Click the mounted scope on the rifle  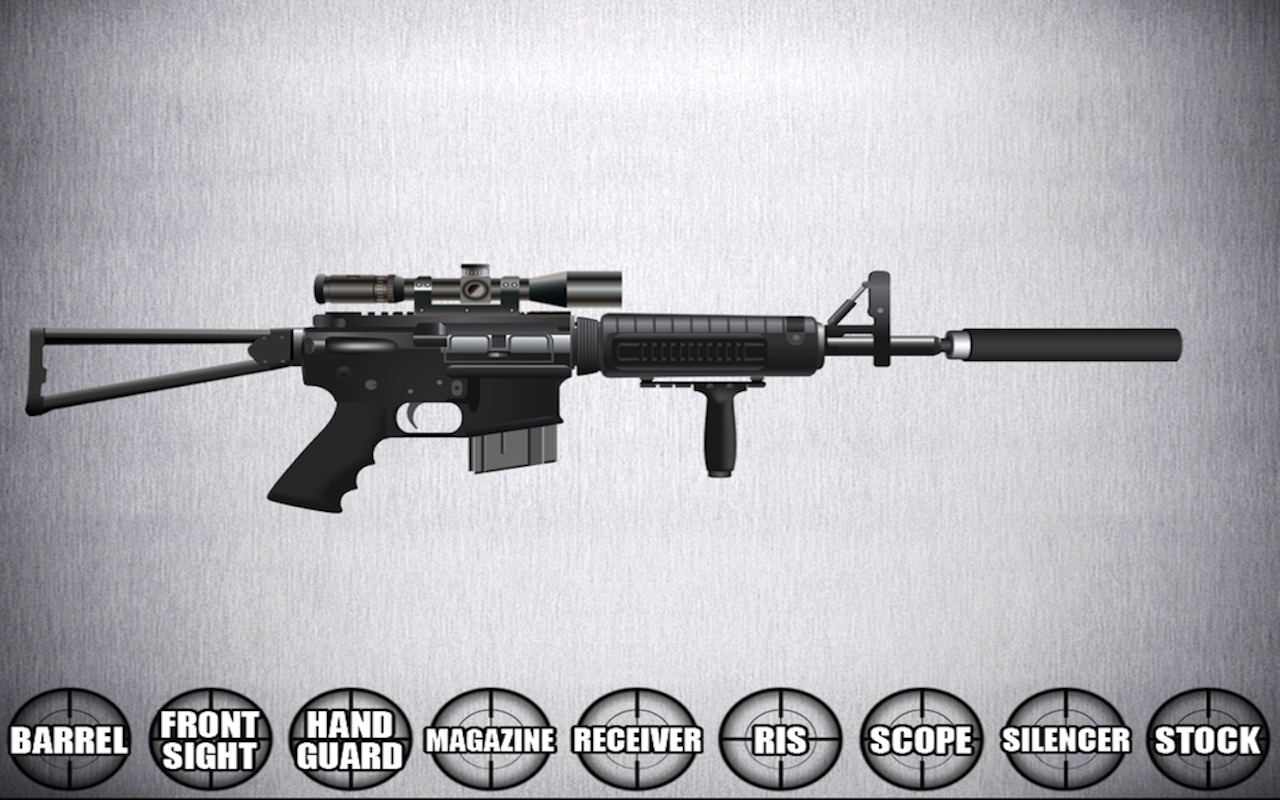pyautogui.click(x=470, y=288)
